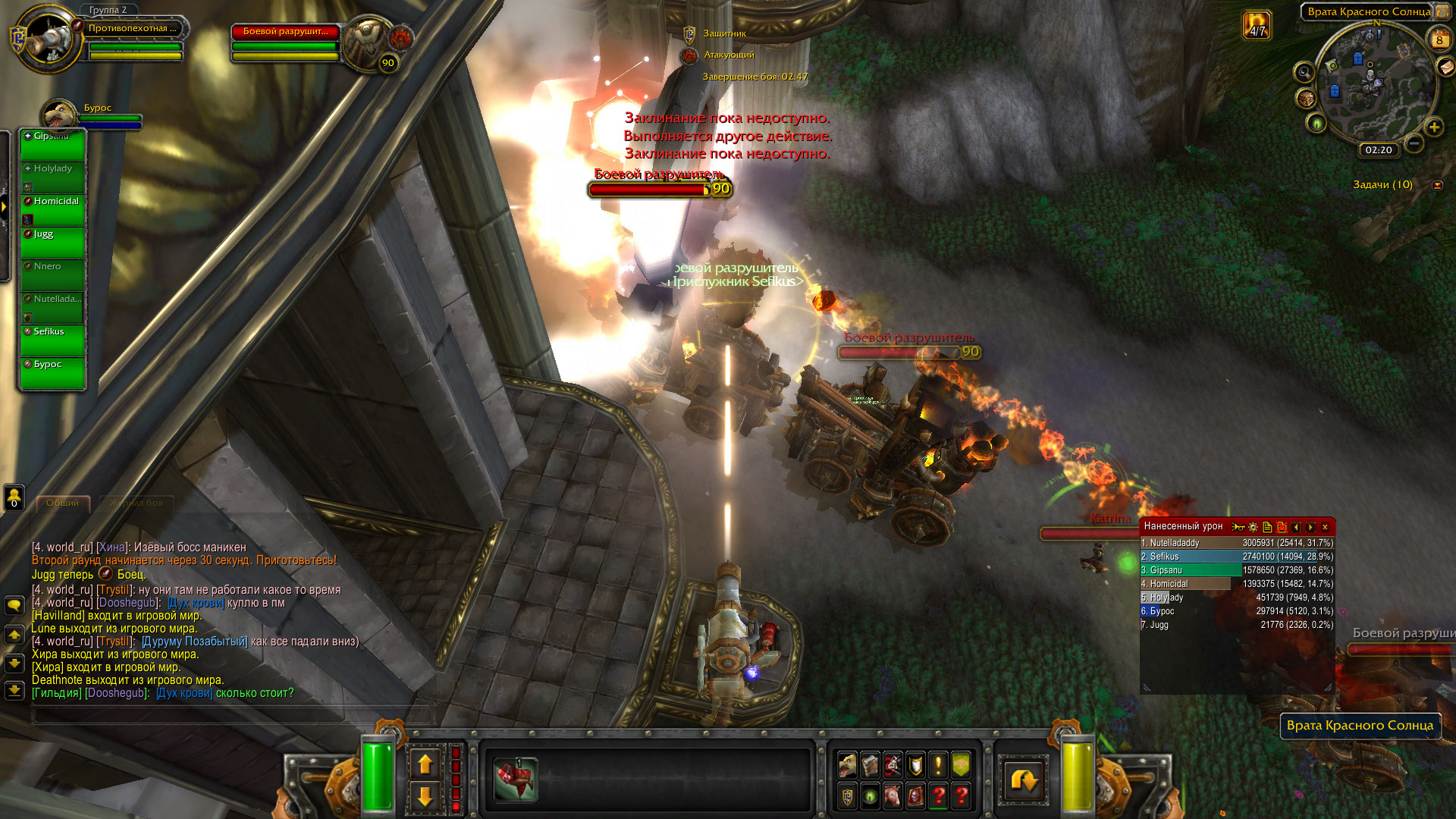This screenshot has width=1456, height=819.
Task: Zoom in the minimap with plus button
Action: coord(1433,127)
